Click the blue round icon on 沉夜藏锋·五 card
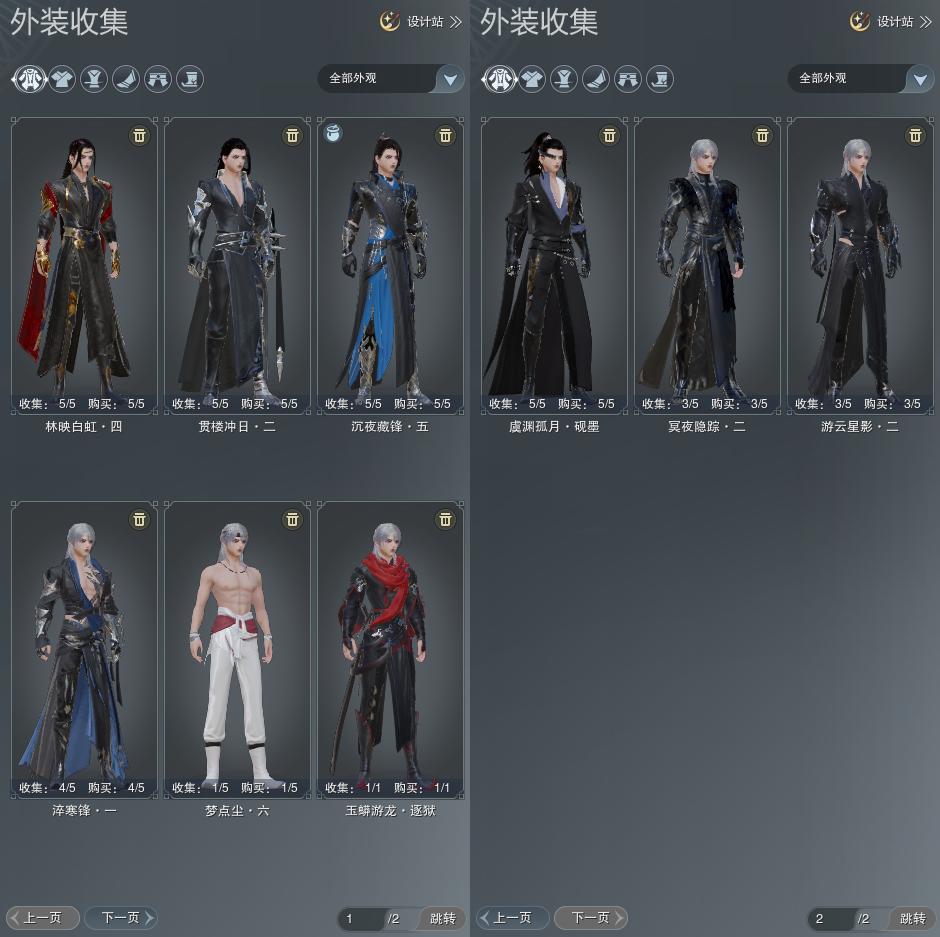The width and height of the screenshot is (940, 937). pos(334,134)
